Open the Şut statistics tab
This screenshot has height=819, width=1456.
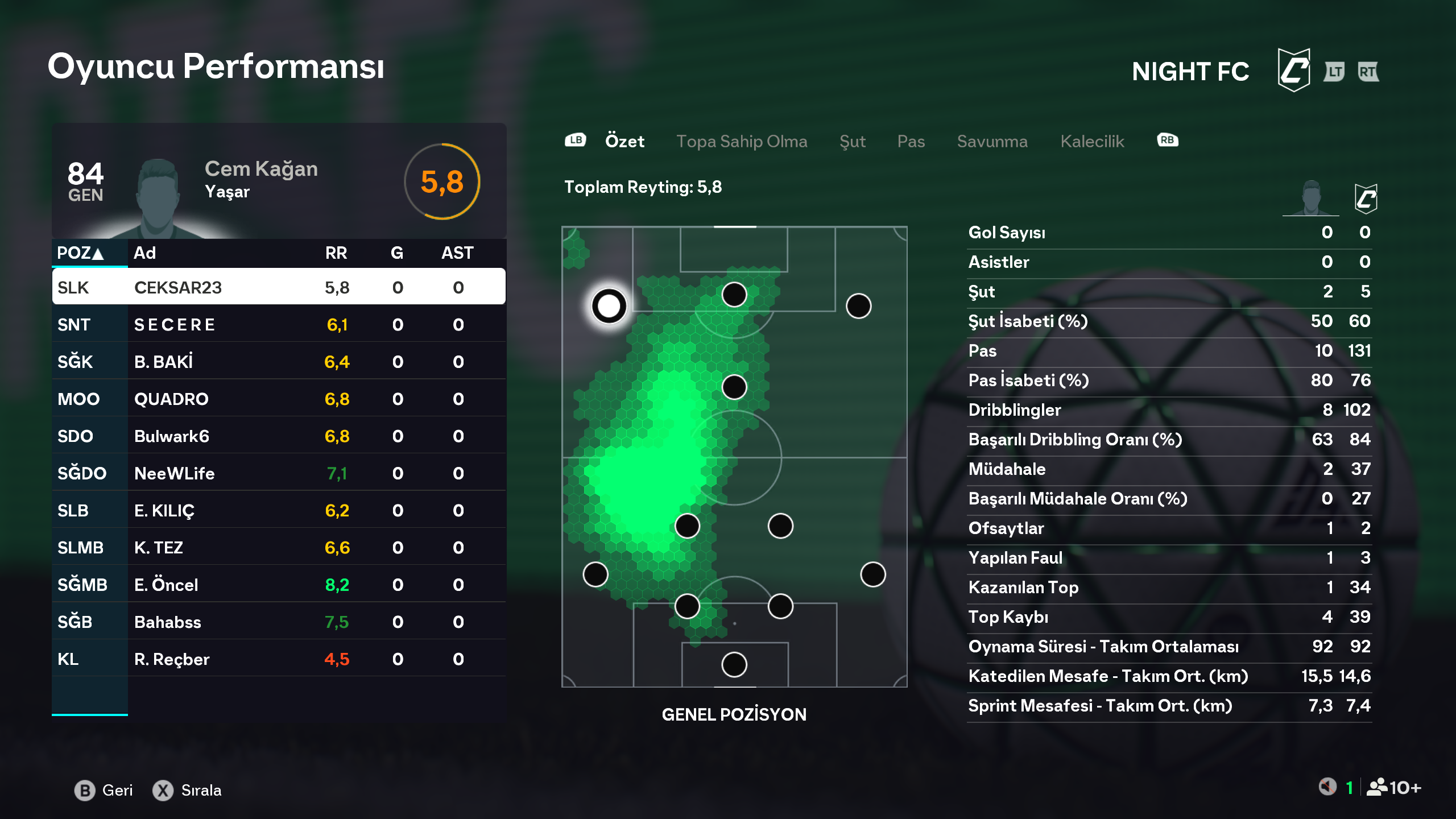pyautogui.click(x=852, y=141)
